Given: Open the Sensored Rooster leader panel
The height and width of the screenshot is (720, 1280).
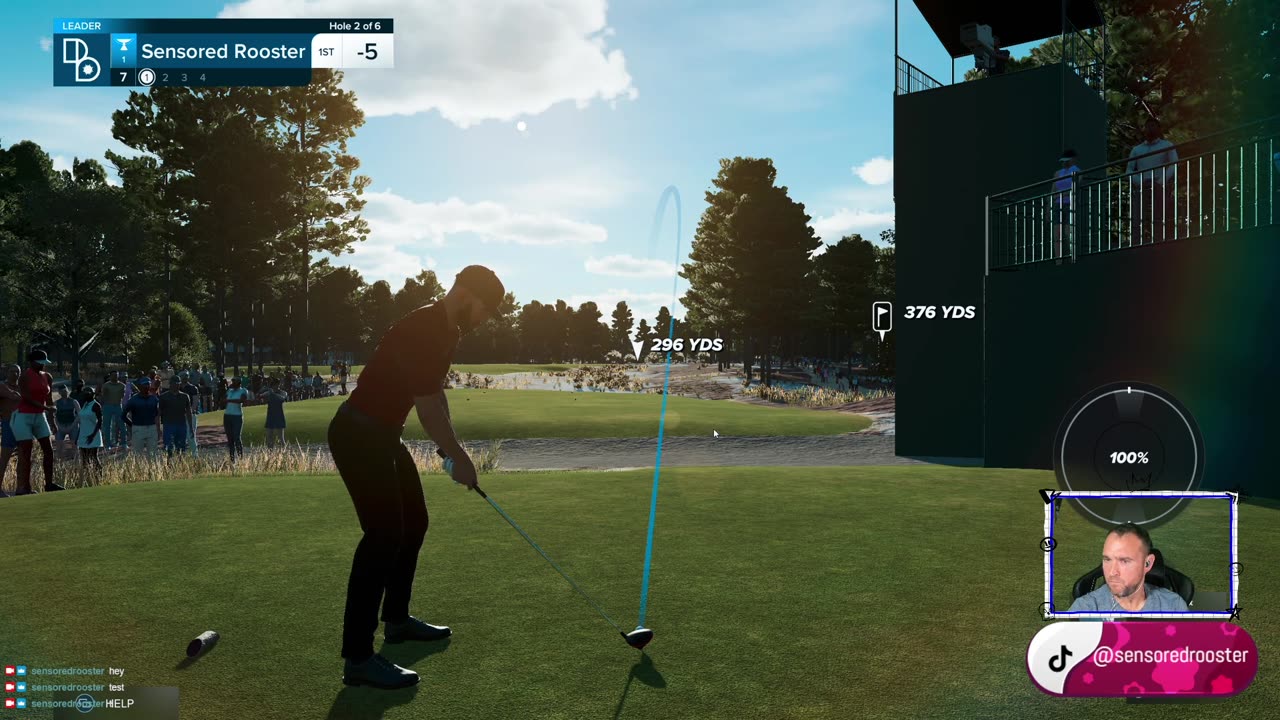Looking at the screenshot, I should point(222,51).
